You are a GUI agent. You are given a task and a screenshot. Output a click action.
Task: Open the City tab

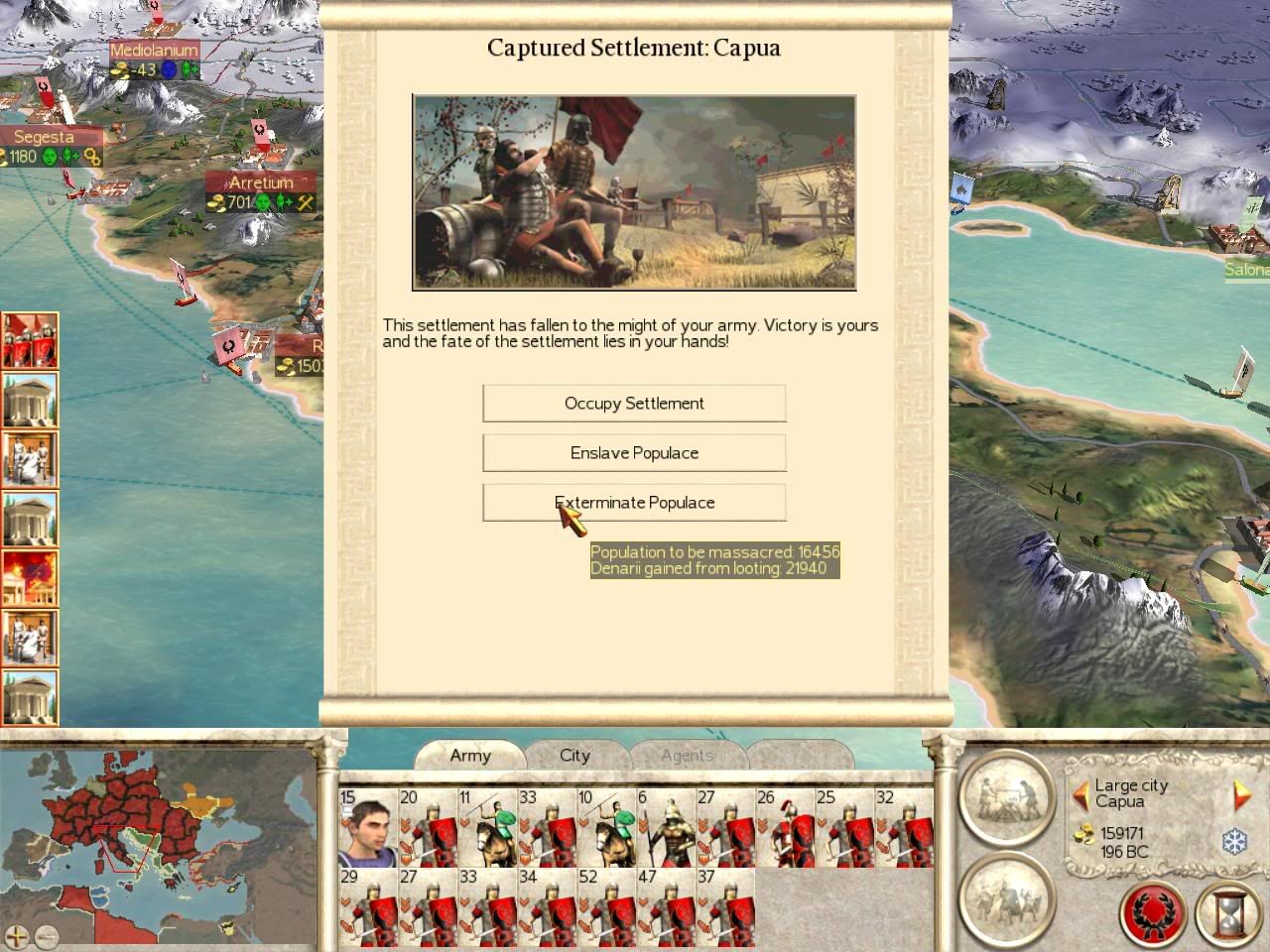click(x=574, y=756)
